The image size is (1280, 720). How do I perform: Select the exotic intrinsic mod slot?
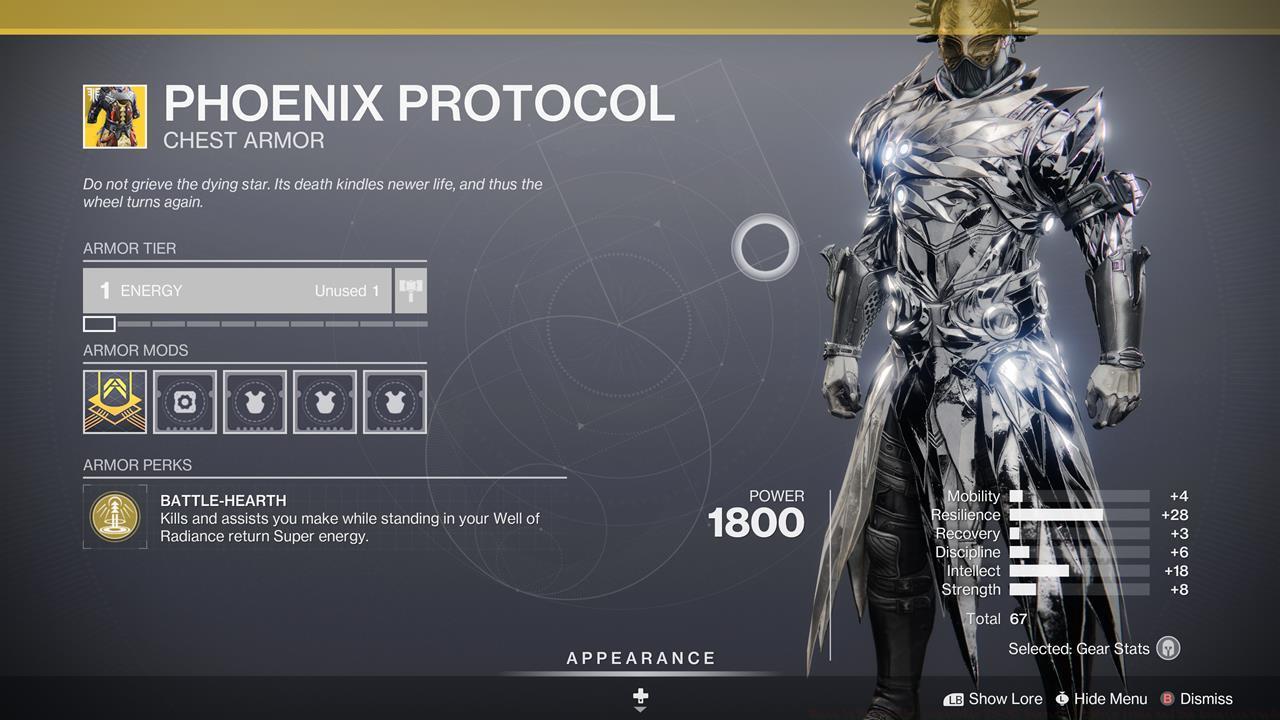pyautogui.click(x=114, y=400)
